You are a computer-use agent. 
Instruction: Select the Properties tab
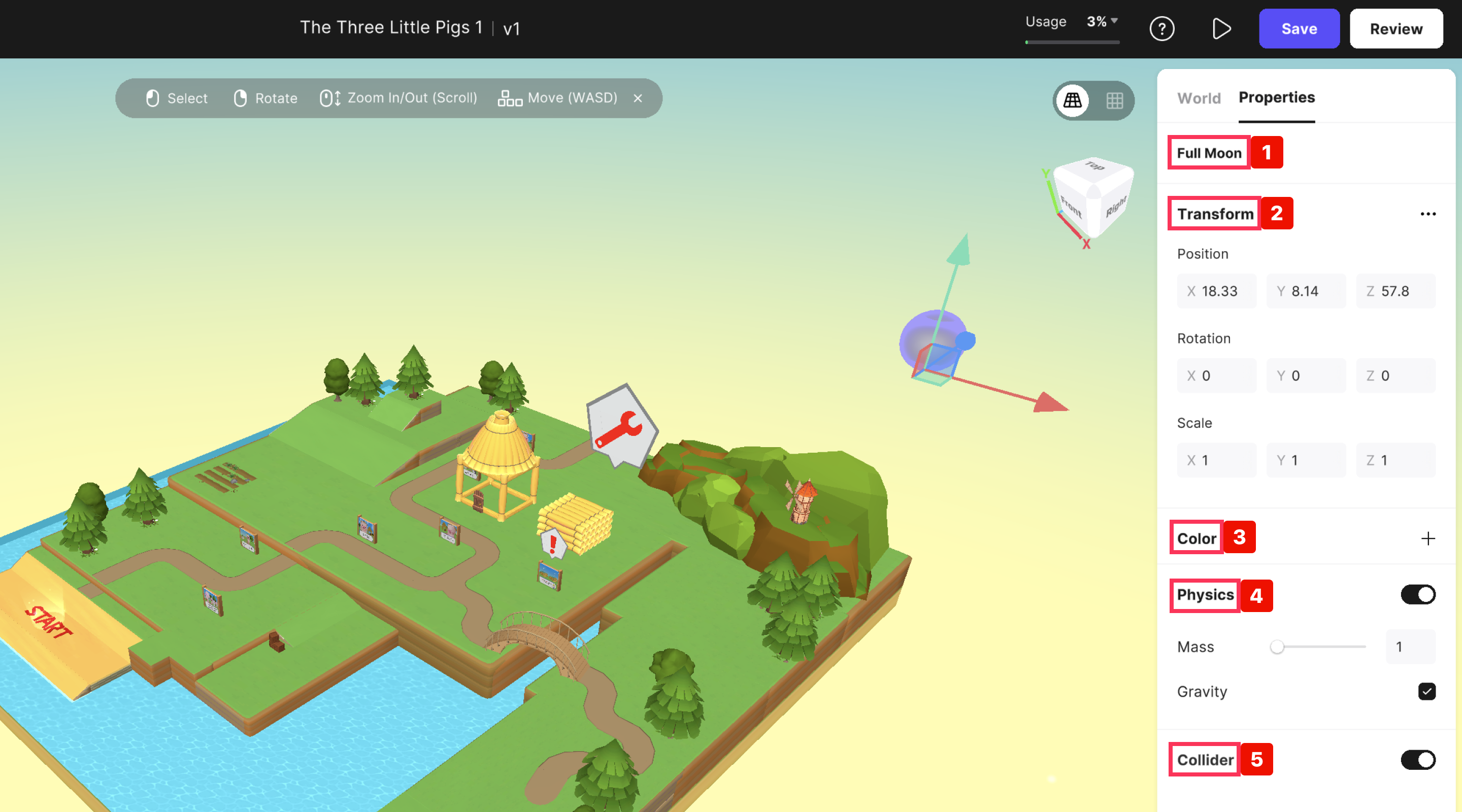tap(1276, 97)
